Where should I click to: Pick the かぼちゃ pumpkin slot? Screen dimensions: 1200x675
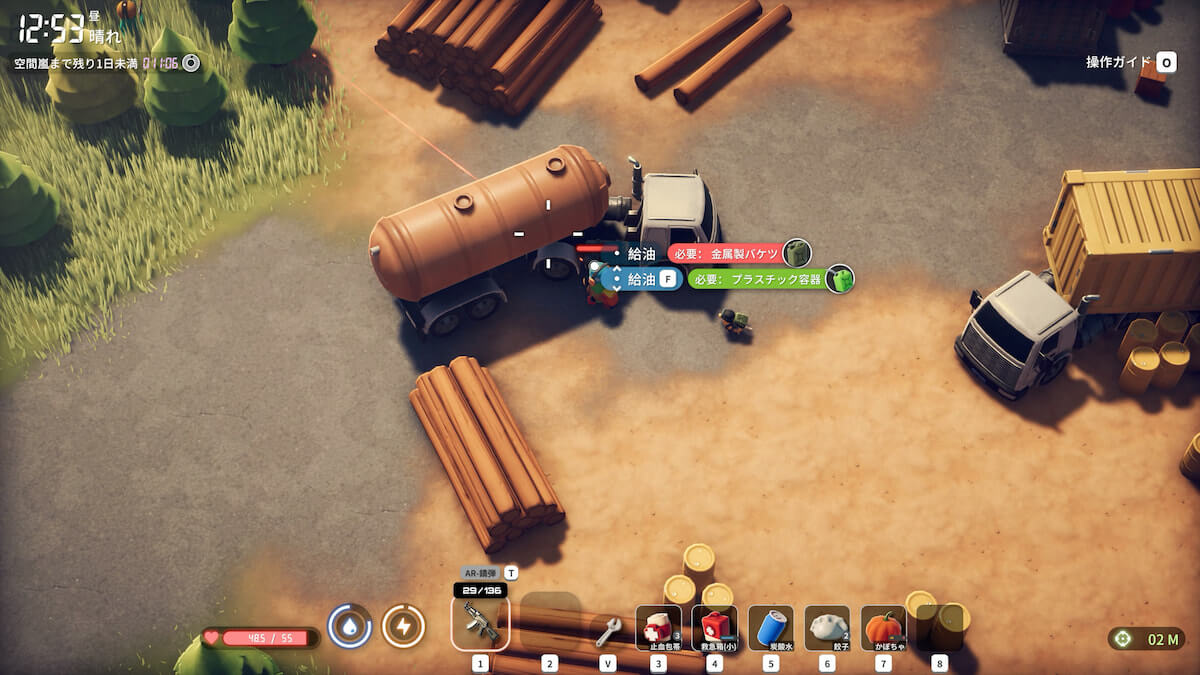[x=883, y=628]
